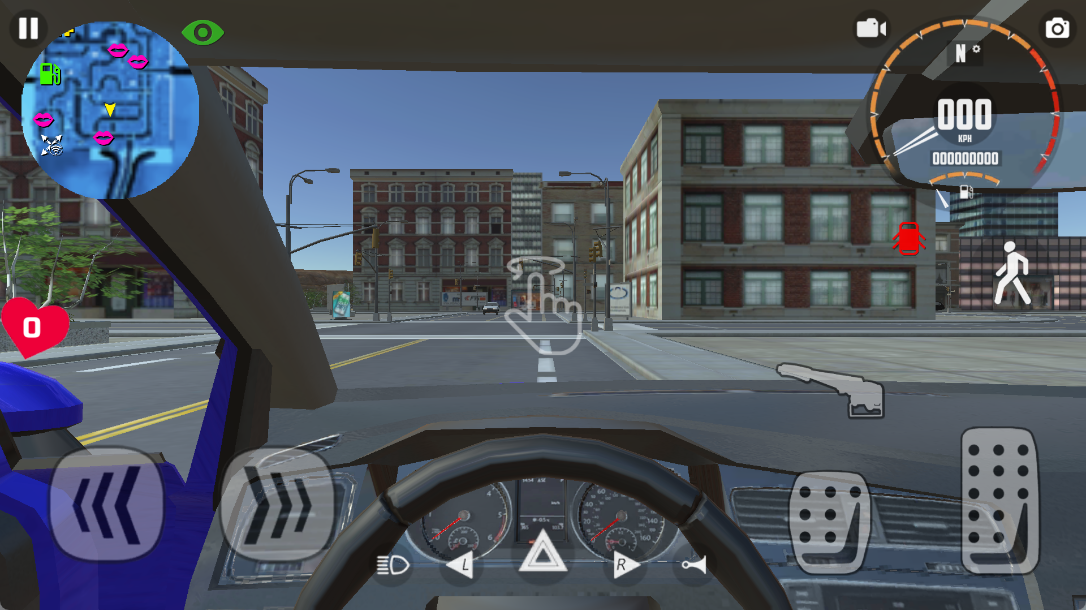Steer left with the left arrow pad
The image size is (1086, 610).
106,504
